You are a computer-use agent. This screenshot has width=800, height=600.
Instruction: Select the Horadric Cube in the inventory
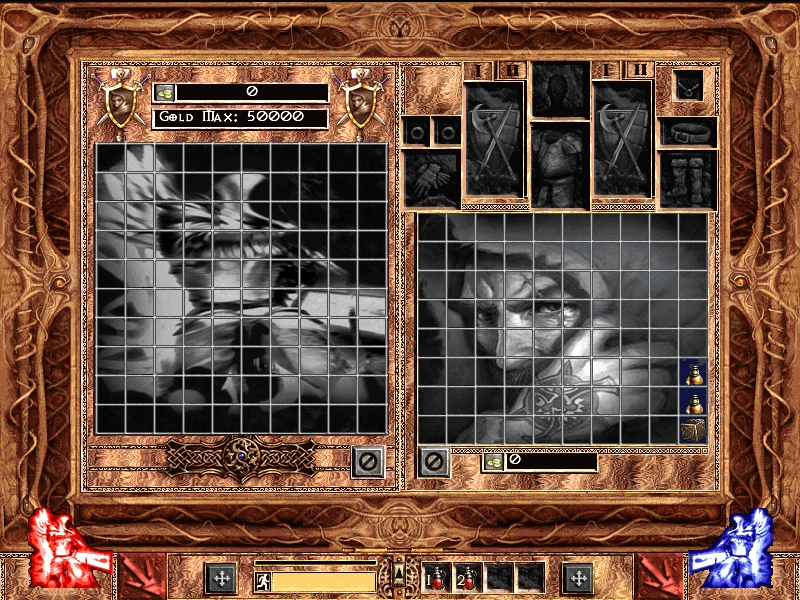(693, 430)
